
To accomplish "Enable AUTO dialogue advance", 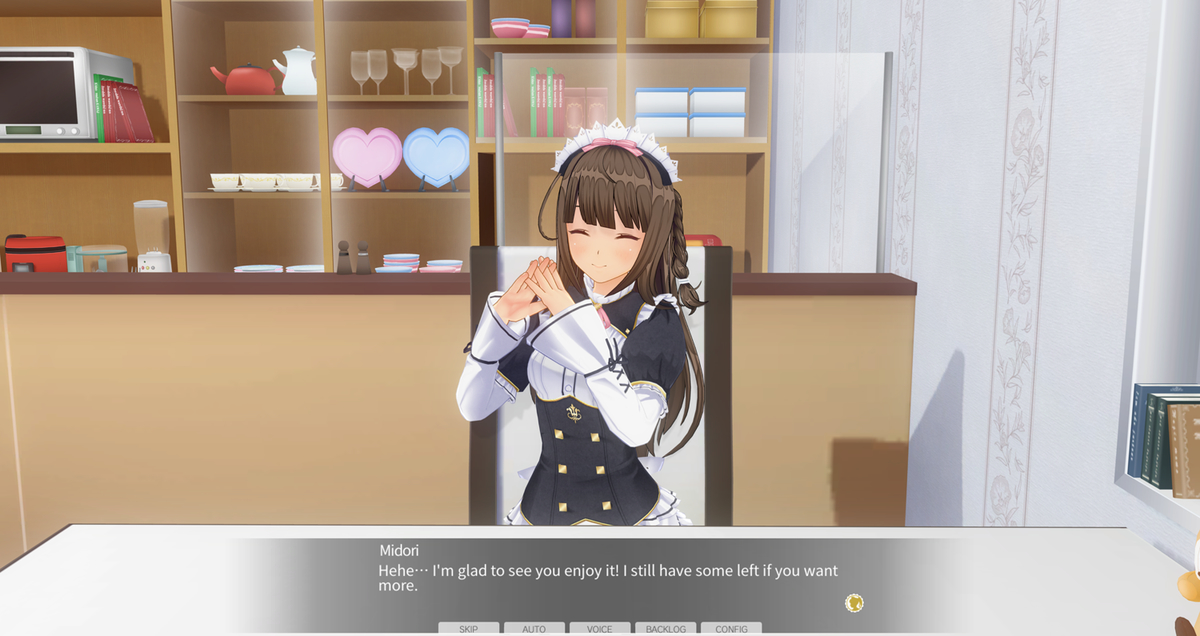I will (x=534, y=629).
